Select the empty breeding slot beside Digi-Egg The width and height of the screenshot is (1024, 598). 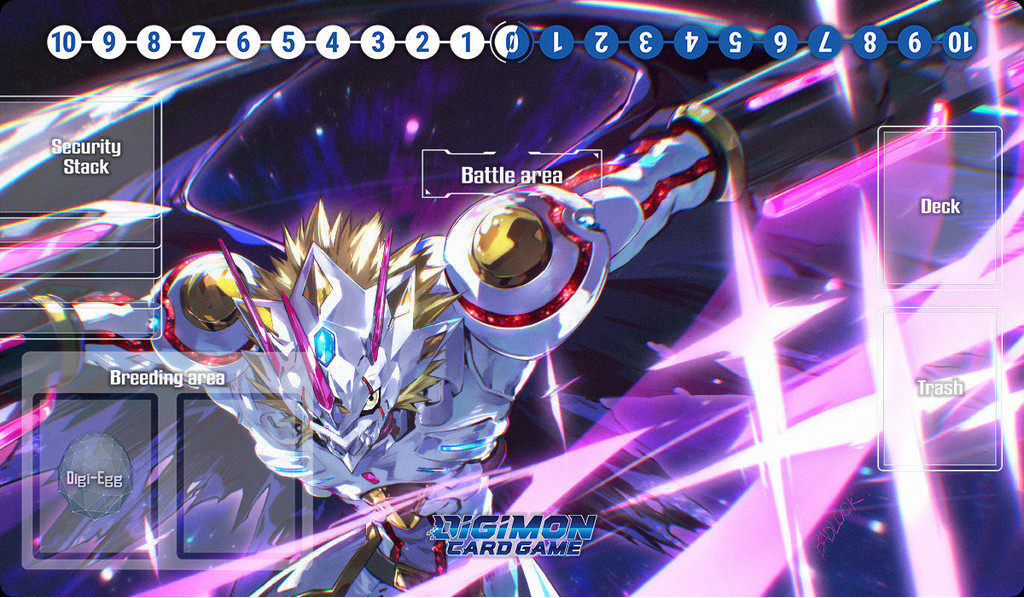pos(238,476)
